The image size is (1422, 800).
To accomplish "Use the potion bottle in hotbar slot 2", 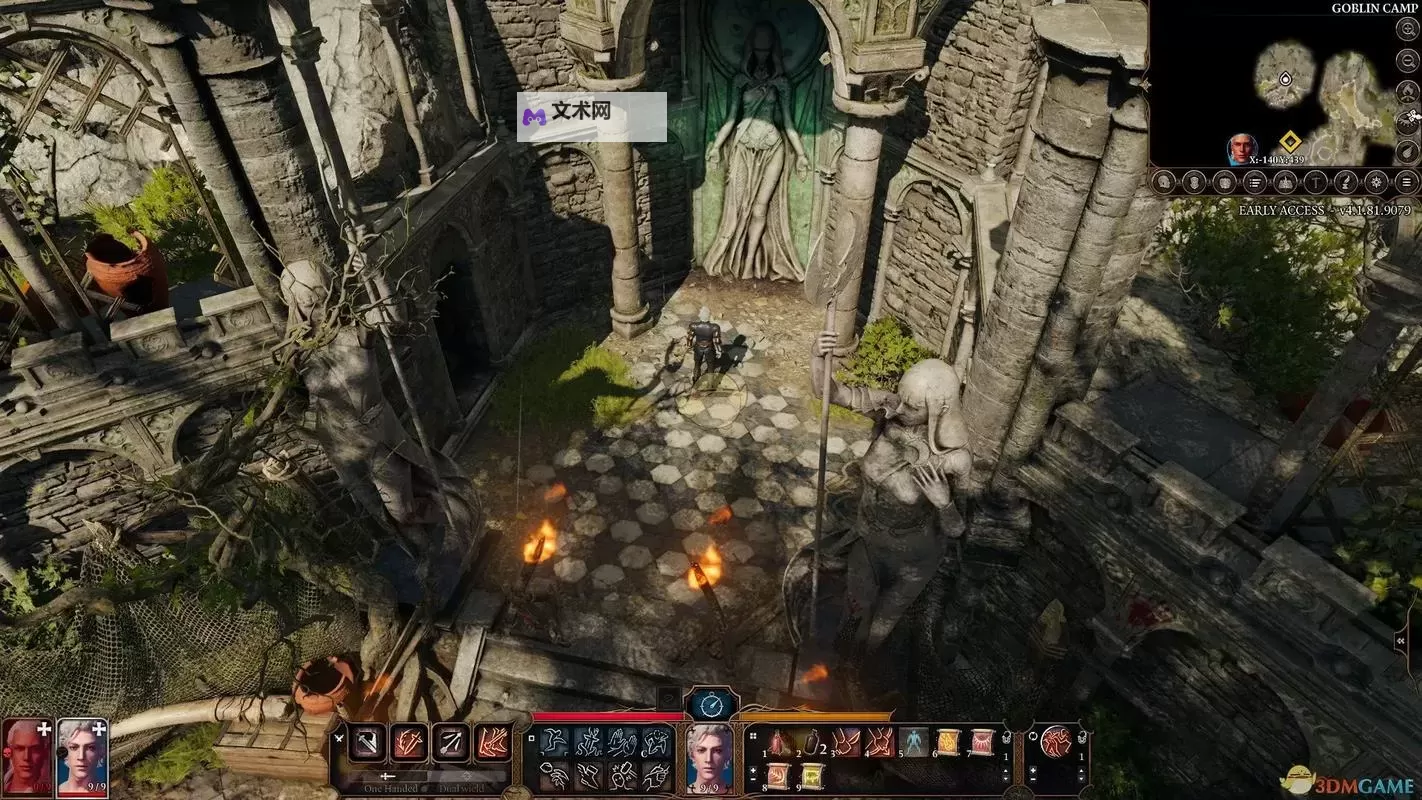I will coord(811,742).
